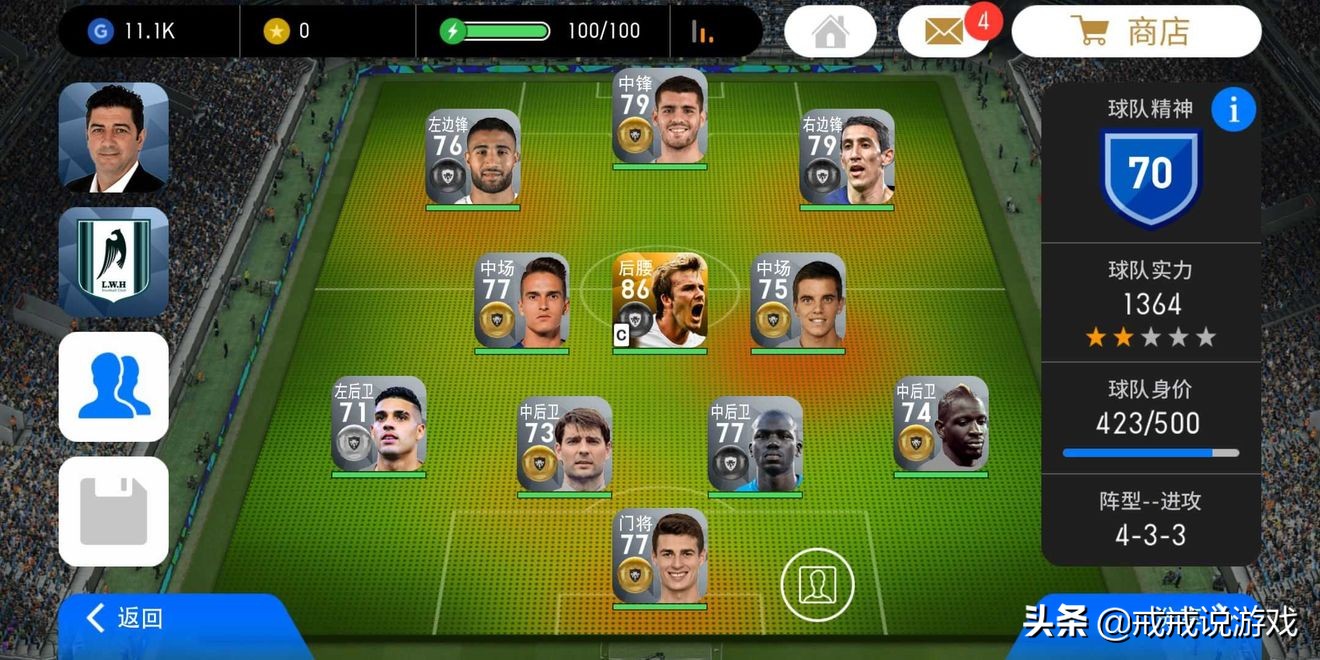Viewport: 1320px width, 660px height.
Task: Pick the 中场 midfielder rated 75
Action: (x=798, y=301)
